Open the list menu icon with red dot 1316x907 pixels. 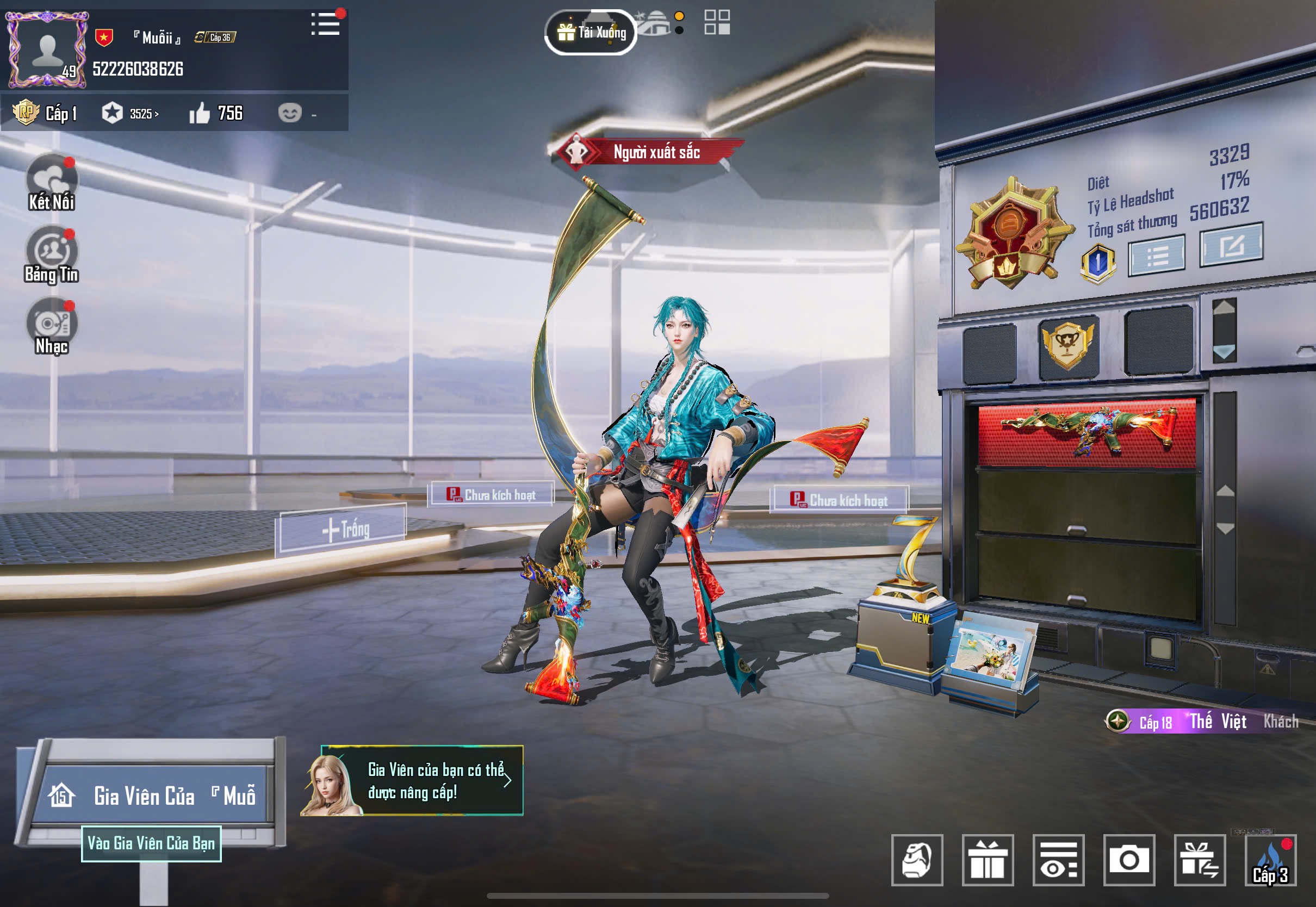click(x=326, y=24)
